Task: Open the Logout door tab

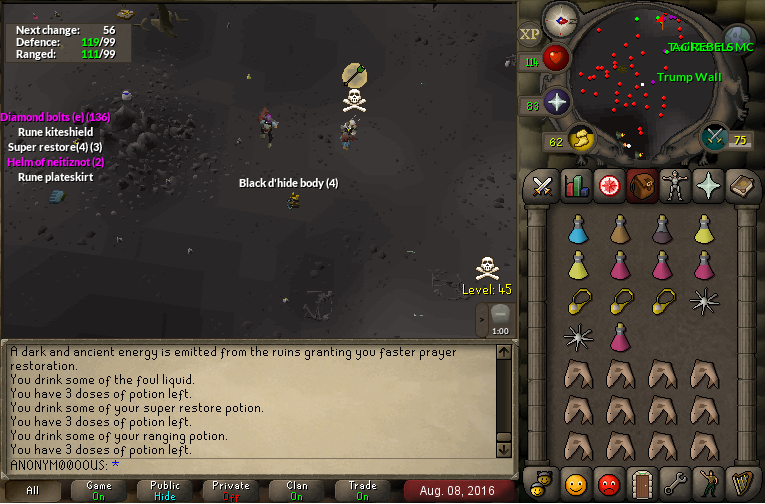Action: (x=641, y=484)
